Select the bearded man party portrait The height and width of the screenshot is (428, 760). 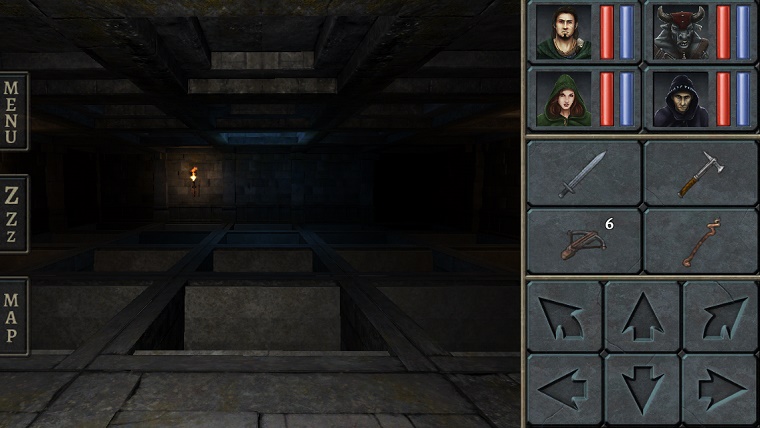point(563,32)
